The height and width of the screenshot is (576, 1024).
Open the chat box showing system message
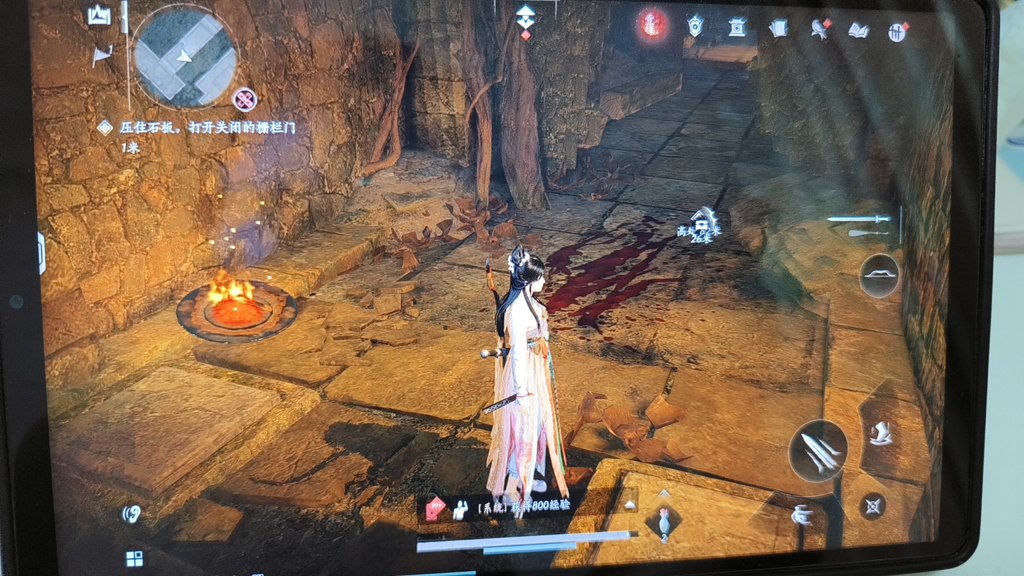(522, 507)
